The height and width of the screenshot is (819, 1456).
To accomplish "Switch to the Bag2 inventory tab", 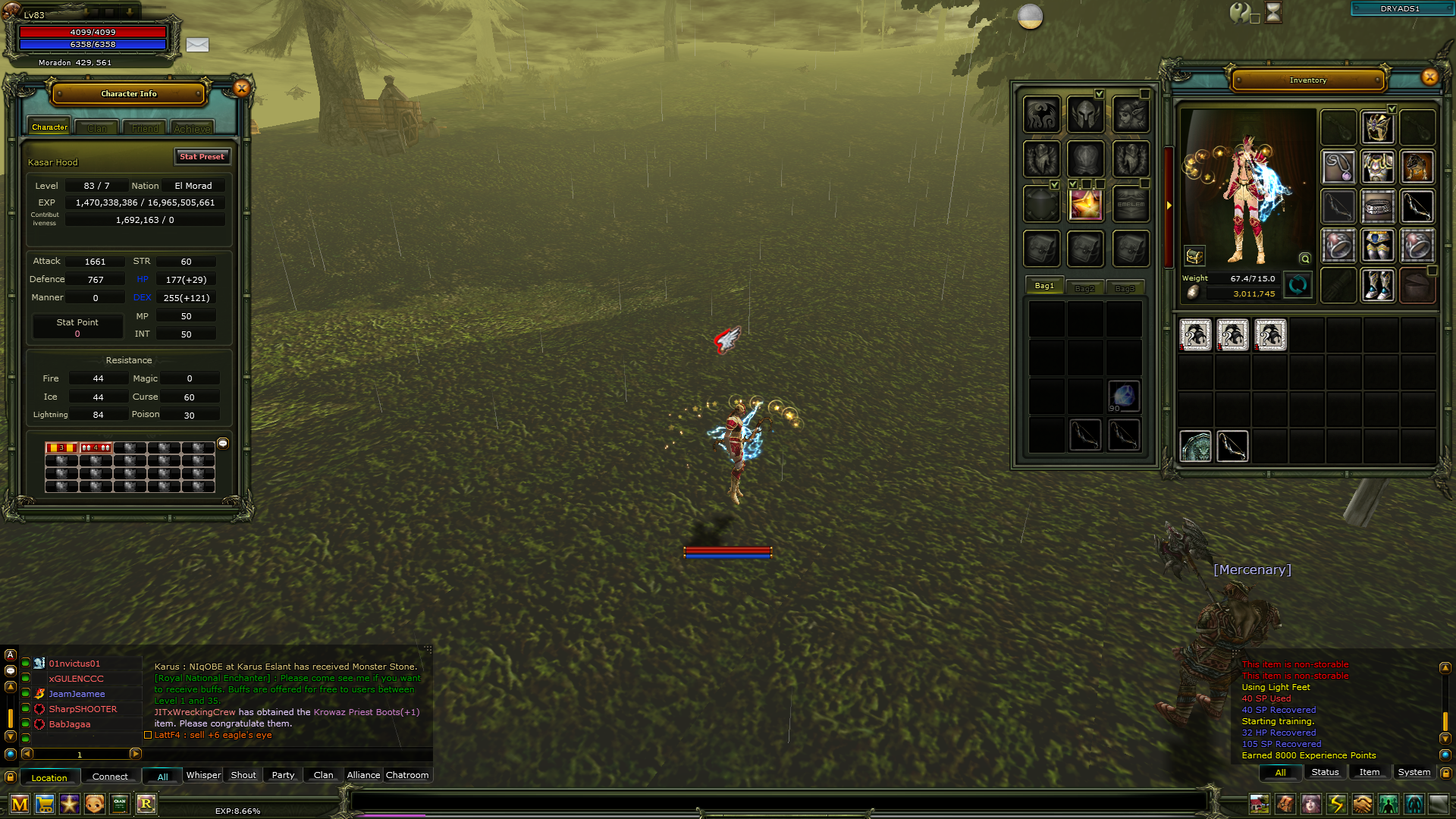I will click(1086, 287).
